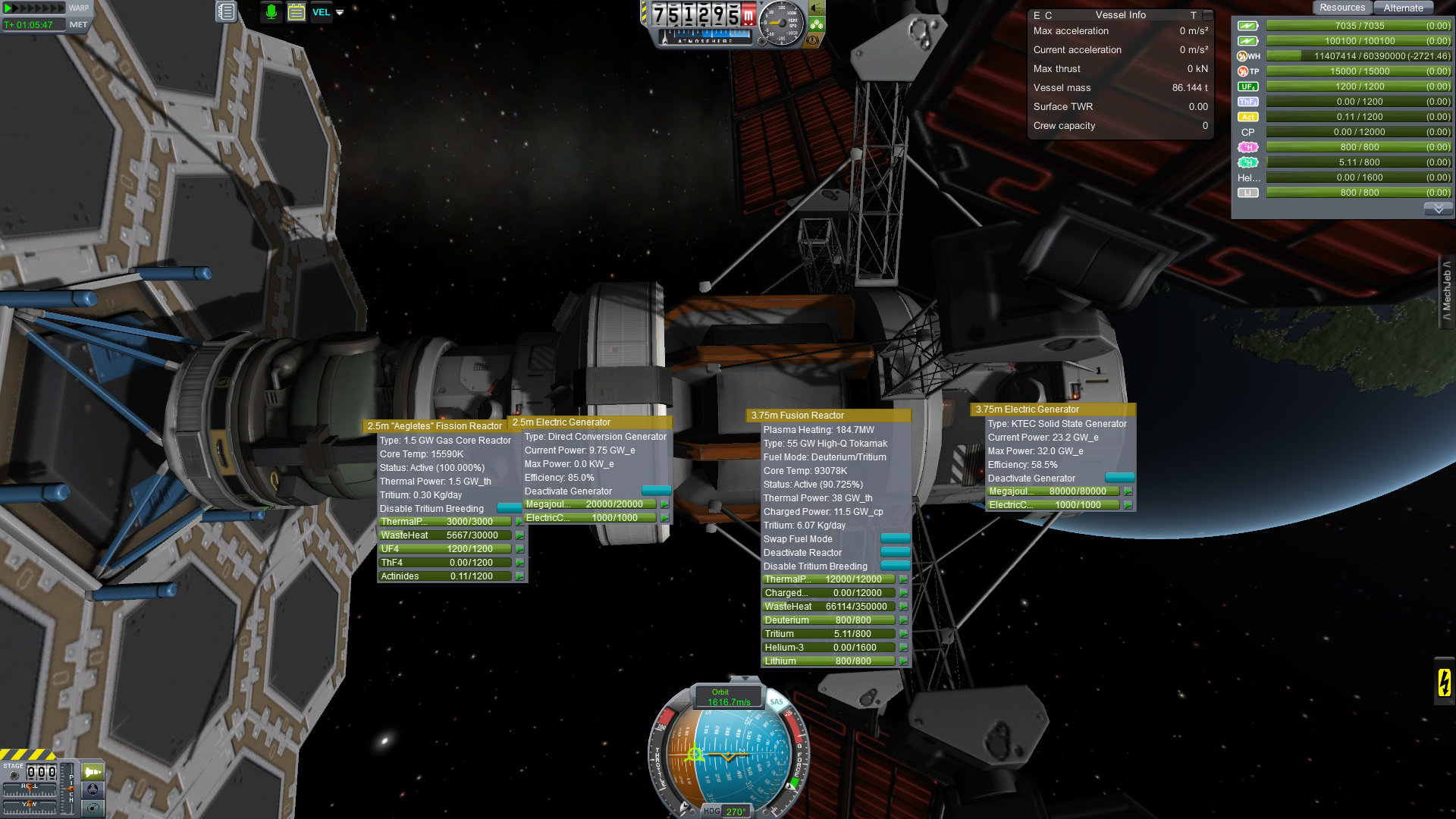This screenshot has width=1456, height=819.
Task: Switch to the Alternate resources tab
Action: coord(1403,8)
